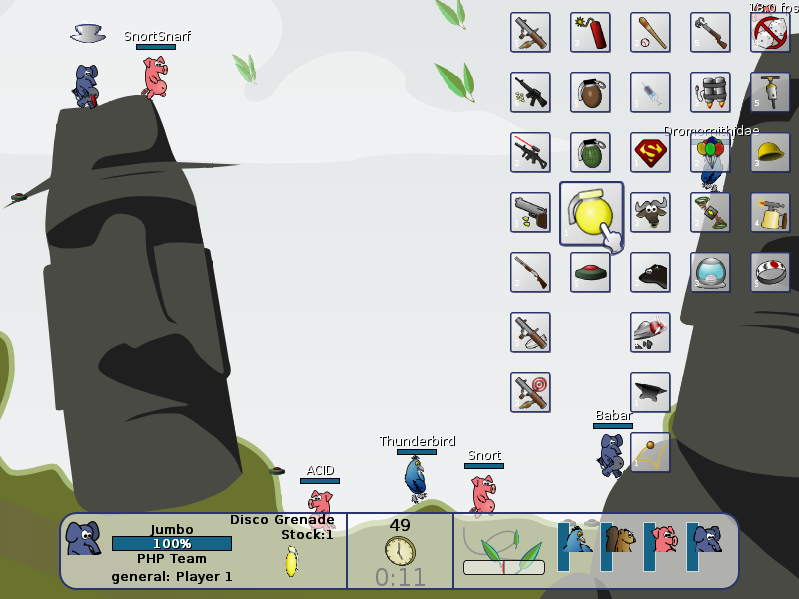Choose the dynamite stick weapon

[590, 32]
